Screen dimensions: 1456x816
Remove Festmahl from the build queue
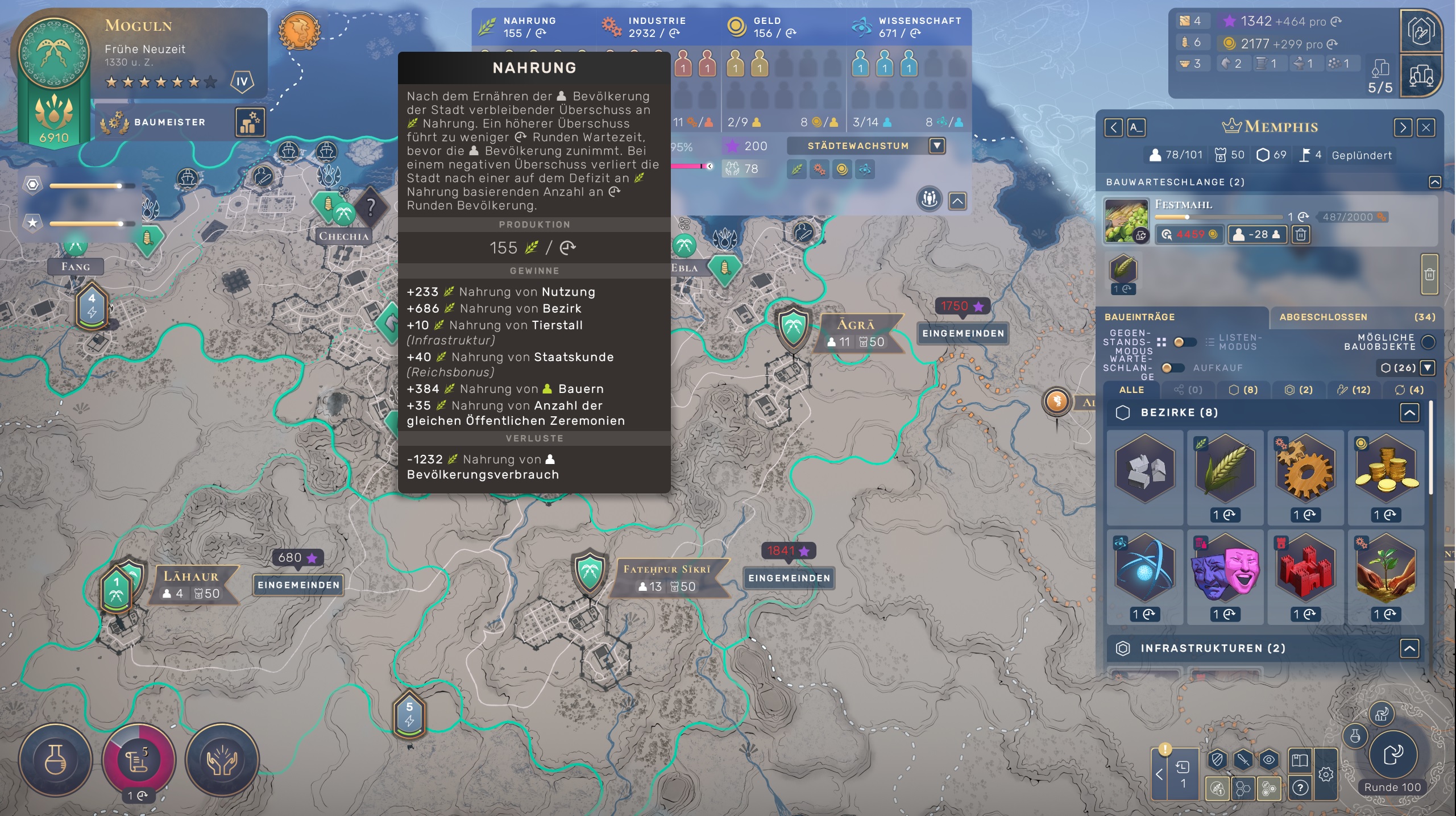1301,234
